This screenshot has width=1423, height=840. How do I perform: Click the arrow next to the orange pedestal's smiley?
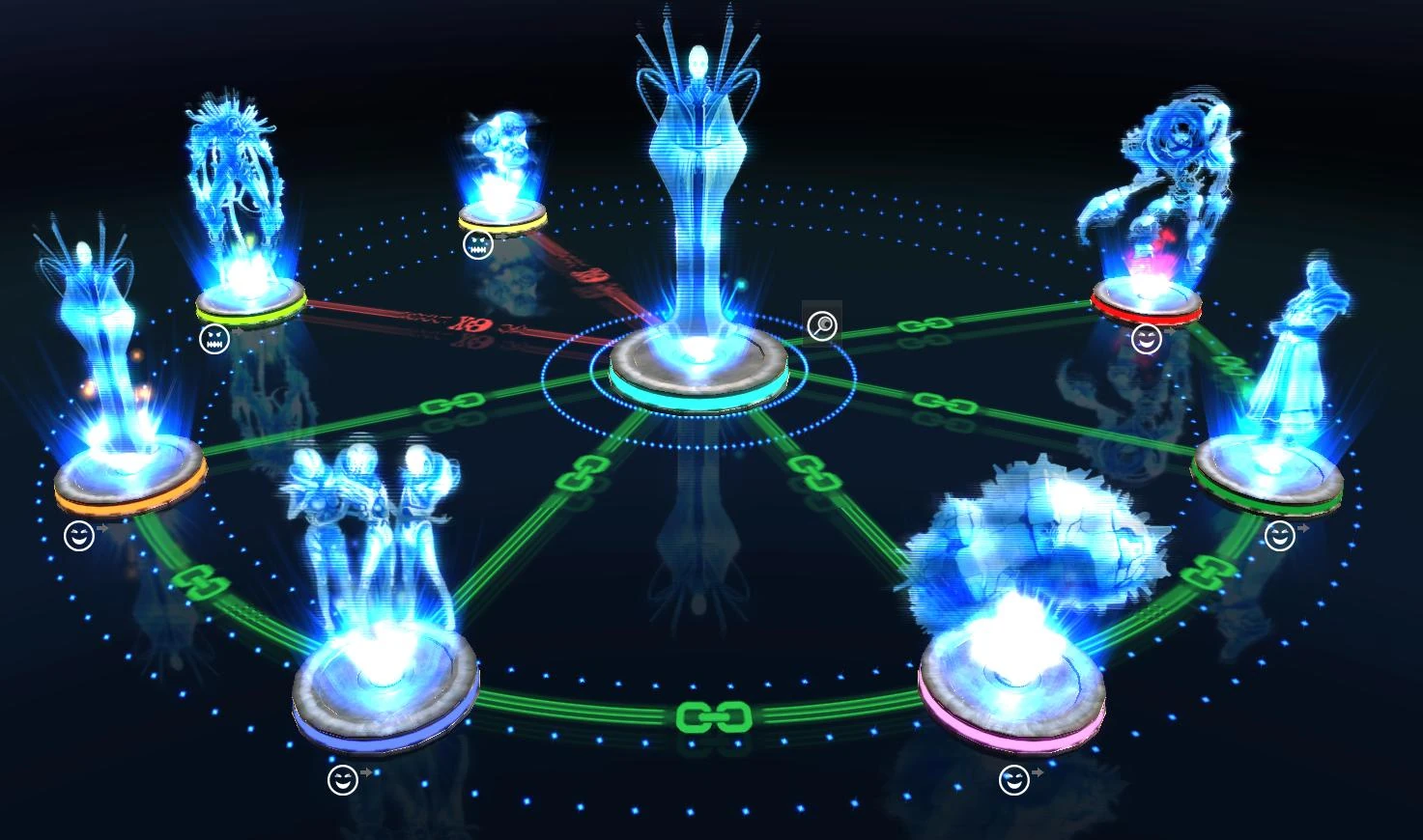click(x=102, y=529)
